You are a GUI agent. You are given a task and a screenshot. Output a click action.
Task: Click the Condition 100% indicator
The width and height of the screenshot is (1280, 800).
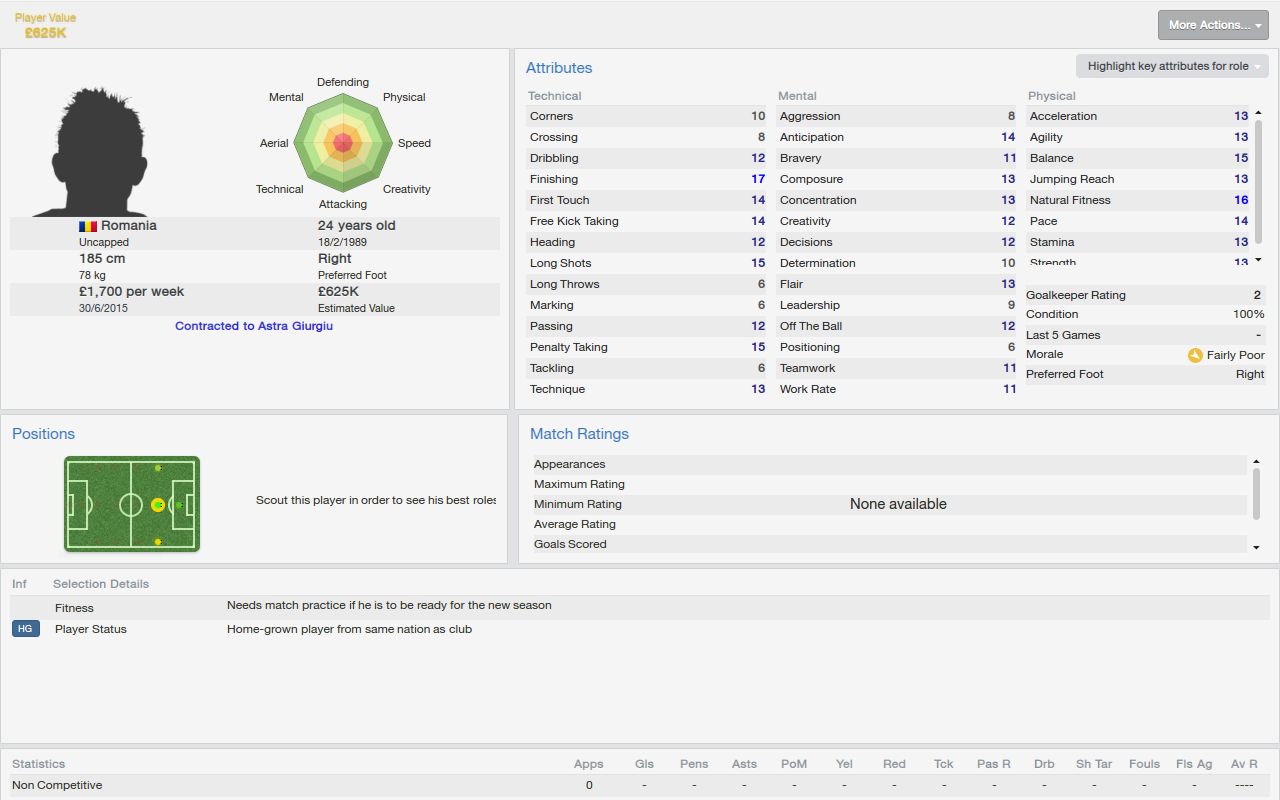coord(1140,314)
